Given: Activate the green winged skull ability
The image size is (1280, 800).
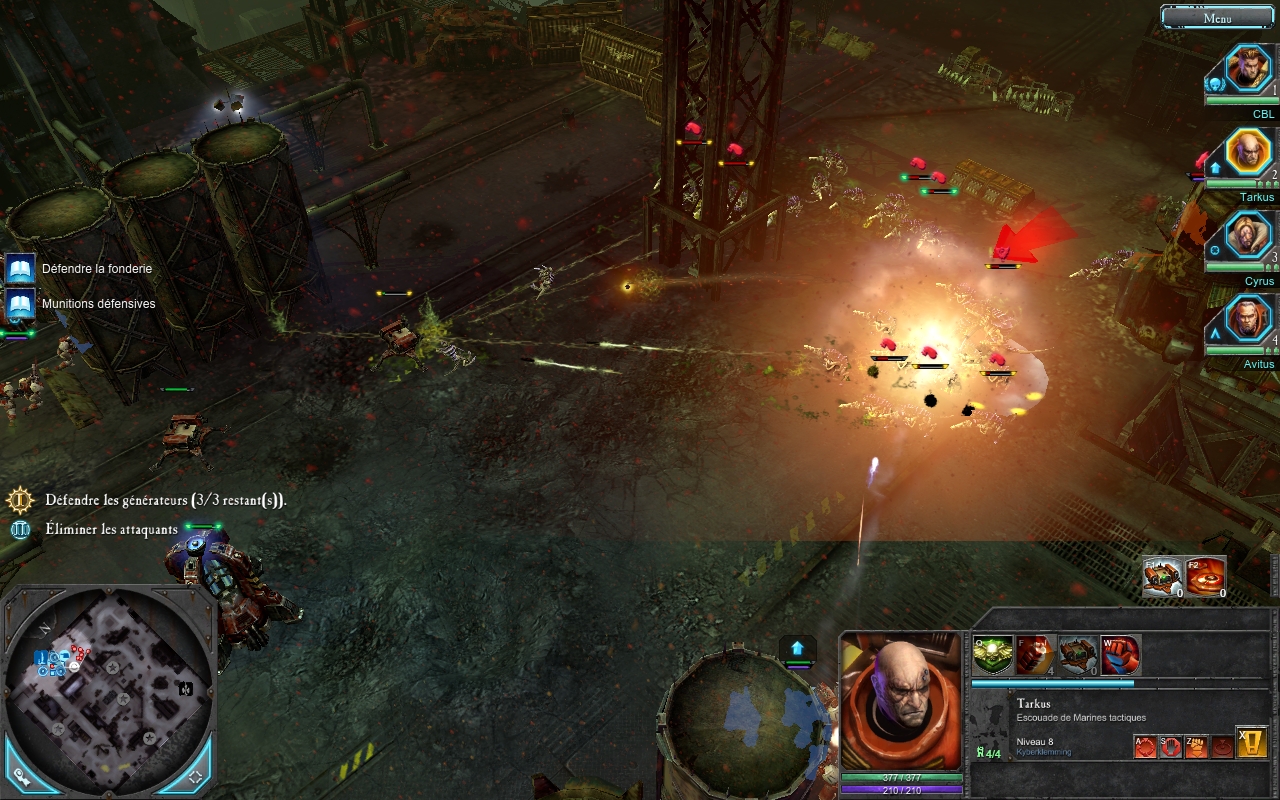Looking at the screenshot, I should point(992,655).
